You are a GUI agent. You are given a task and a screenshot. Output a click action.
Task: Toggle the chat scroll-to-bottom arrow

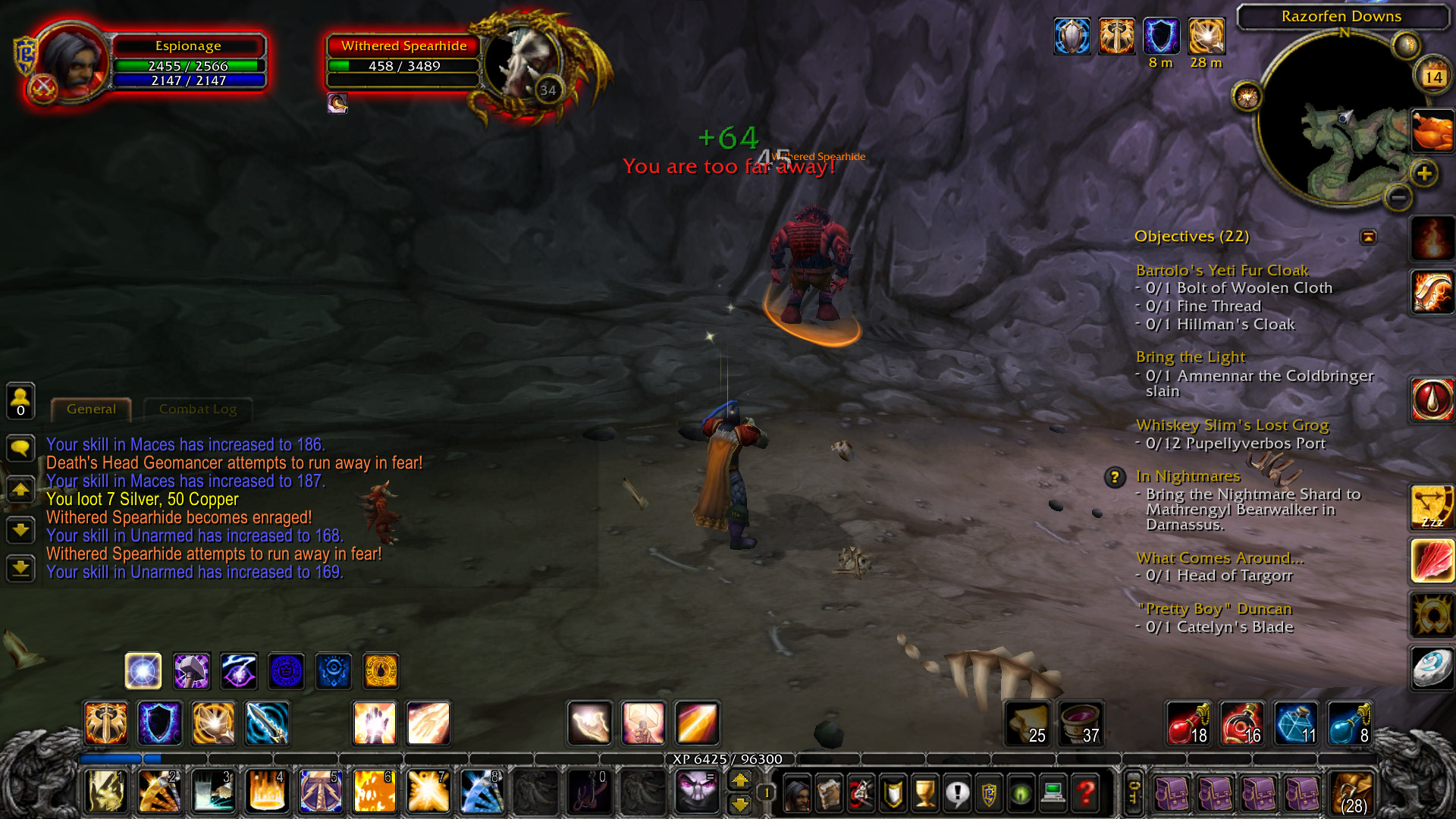click(20, 569)
